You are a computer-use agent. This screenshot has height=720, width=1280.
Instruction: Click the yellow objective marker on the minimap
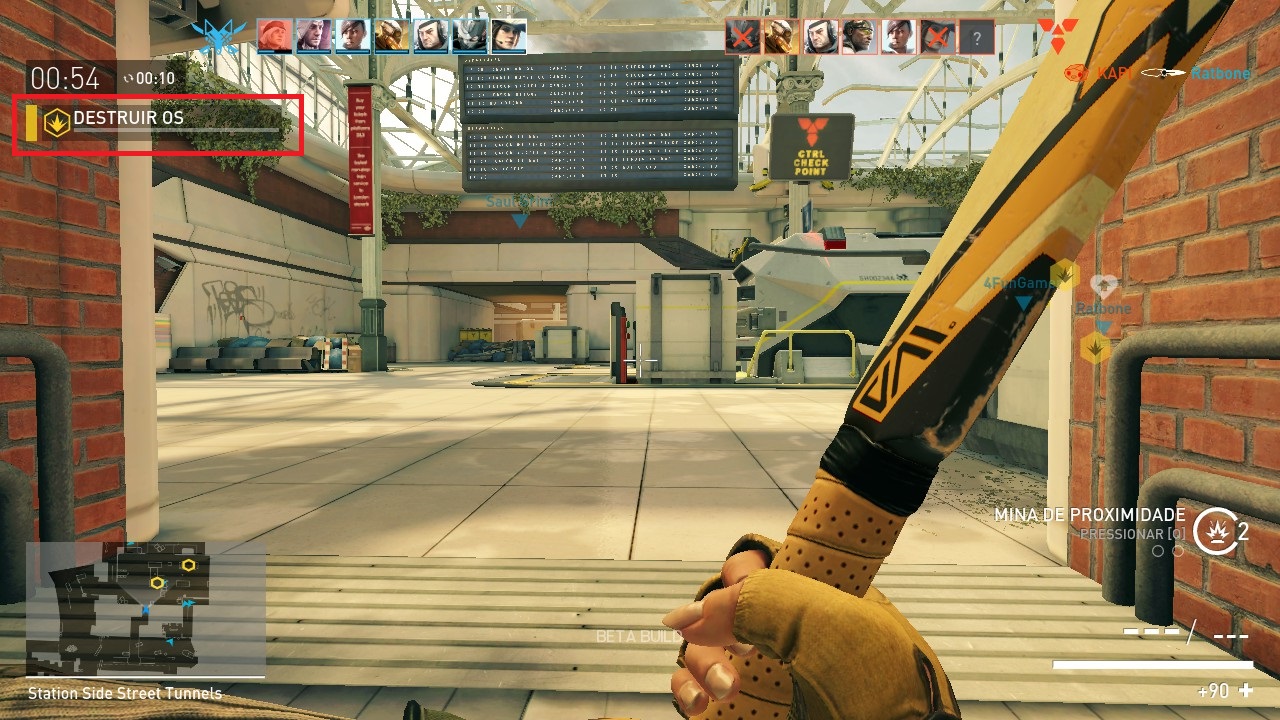157,582
